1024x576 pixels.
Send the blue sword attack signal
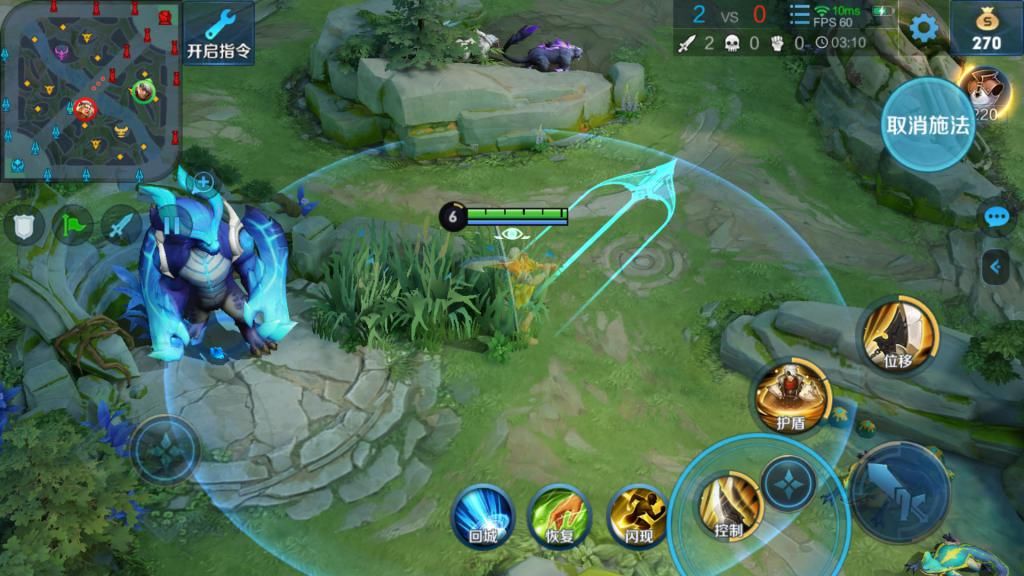[x=122, y=225]
